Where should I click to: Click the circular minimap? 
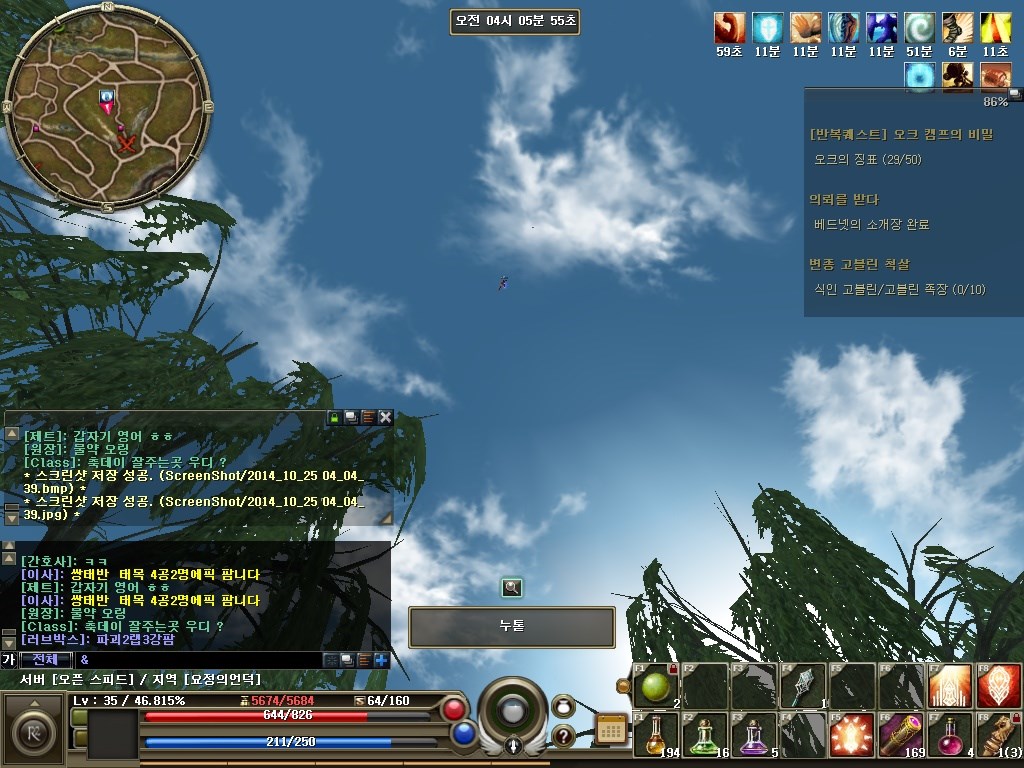[x=107, y=106]
